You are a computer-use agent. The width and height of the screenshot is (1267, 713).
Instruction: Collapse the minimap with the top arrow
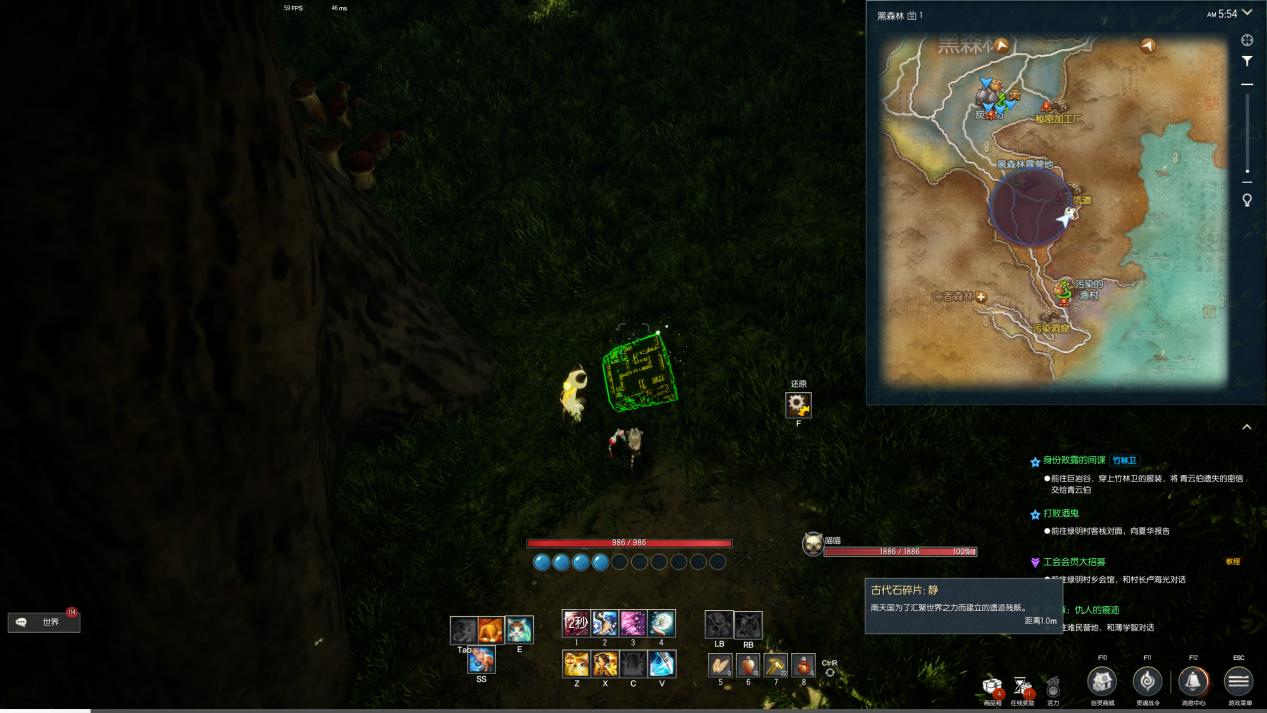[x=1246, y=13]
